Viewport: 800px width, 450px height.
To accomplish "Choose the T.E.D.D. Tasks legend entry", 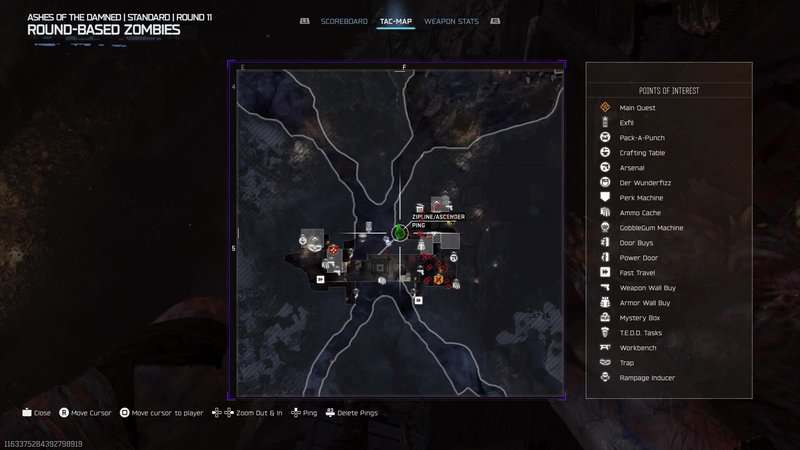I will pos(641,333).
